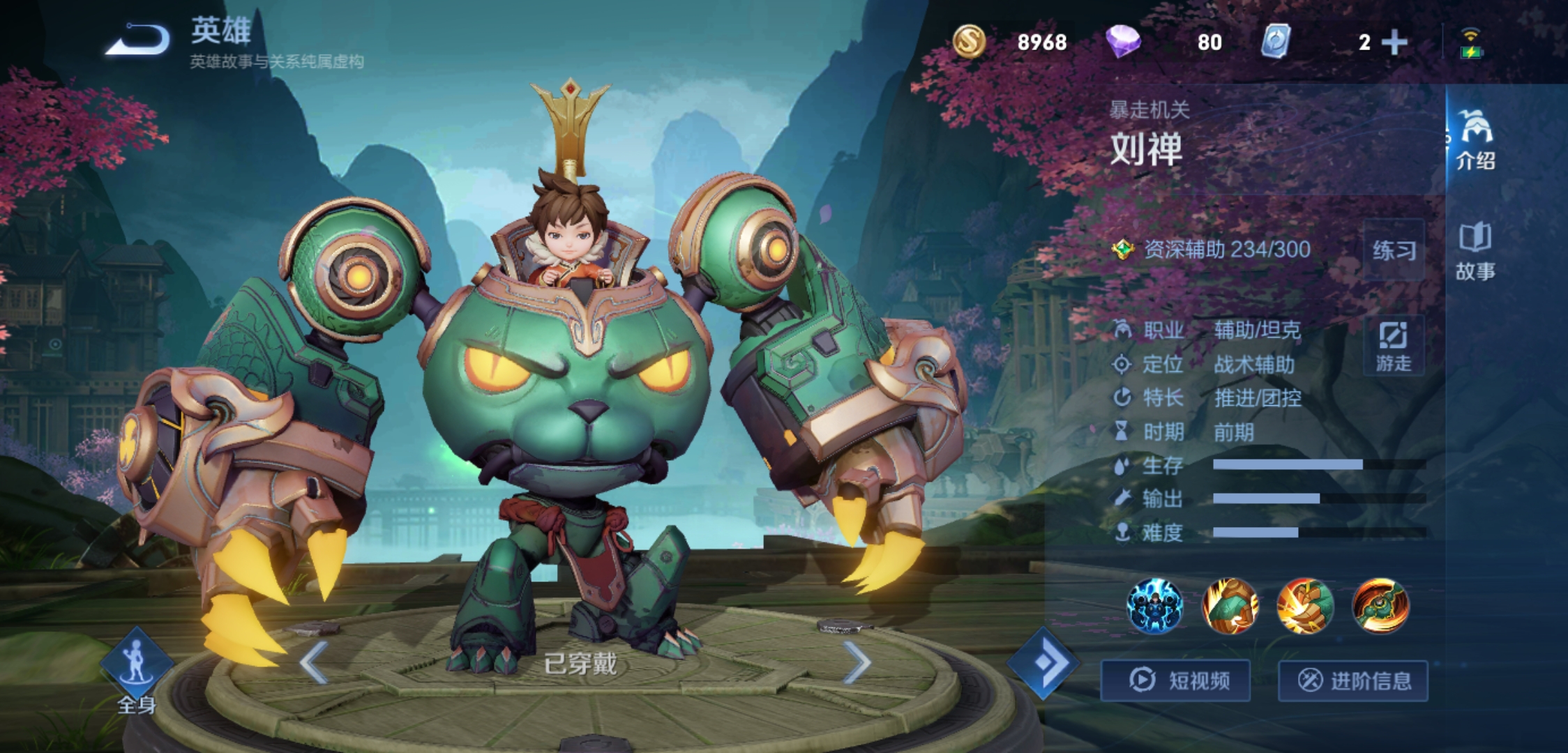Check the spinning mech ultimate skill icon
Image resolution: width=1568 pixels, height=753 pixels.
tap(1380, 605)
